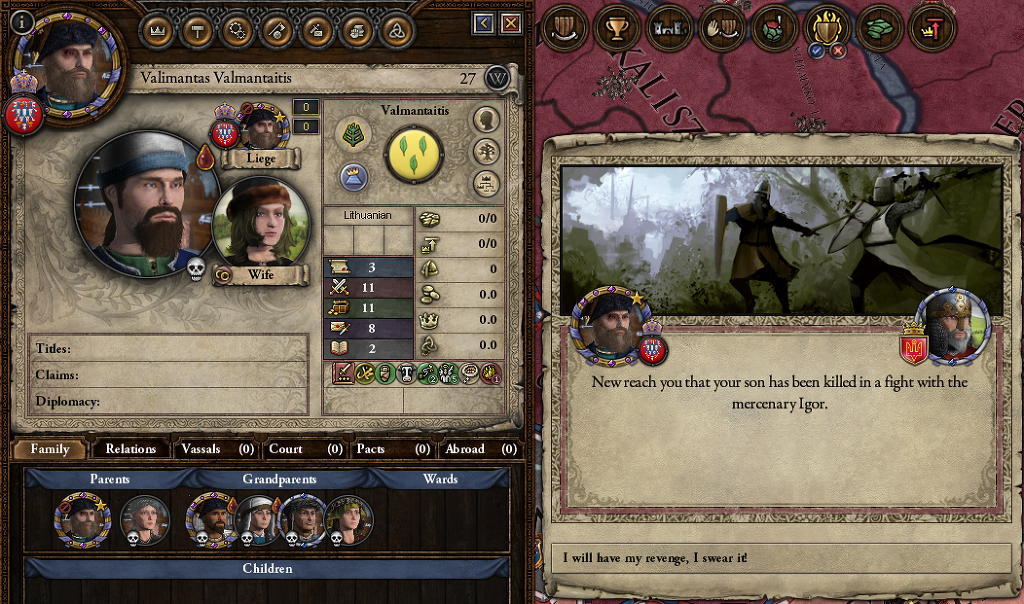Click the info button above the ruler portrait
Screen dimensions: 1024x604
[22, 20]
